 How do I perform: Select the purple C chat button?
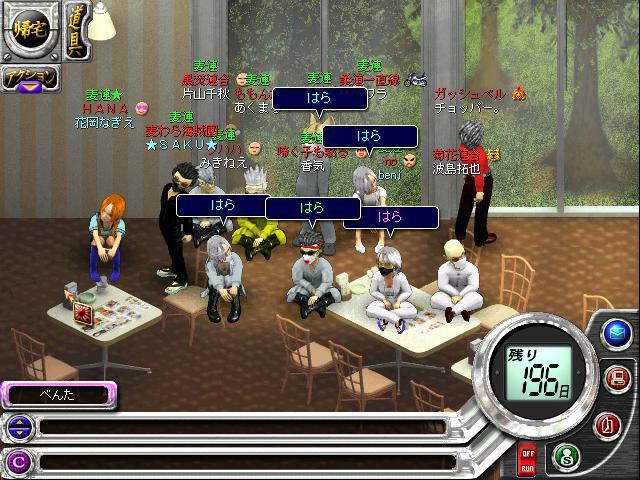(x=18, y=461)
